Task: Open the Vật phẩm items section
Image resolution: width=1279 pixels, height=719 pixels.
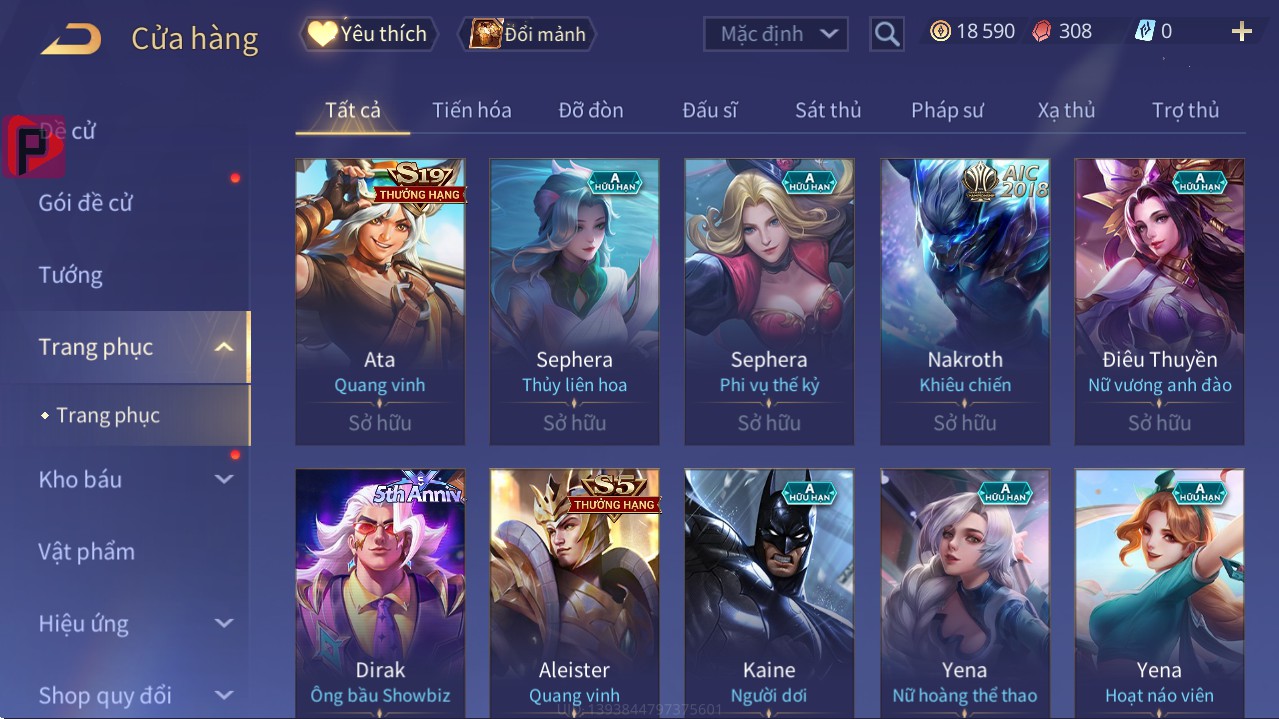Action: click(x=87, y=551)
